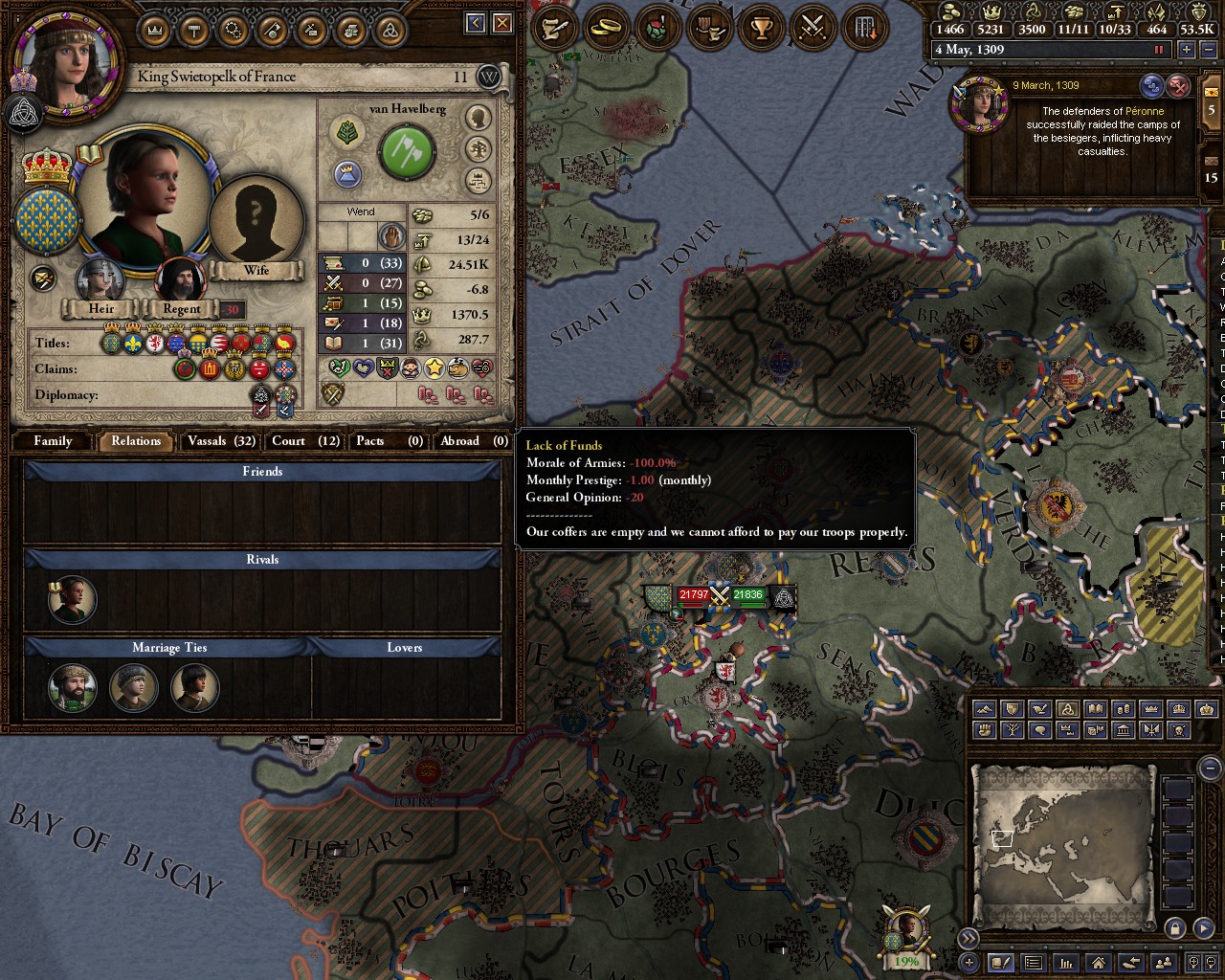Open the Wikipedia W button

[x=489, y=78]
